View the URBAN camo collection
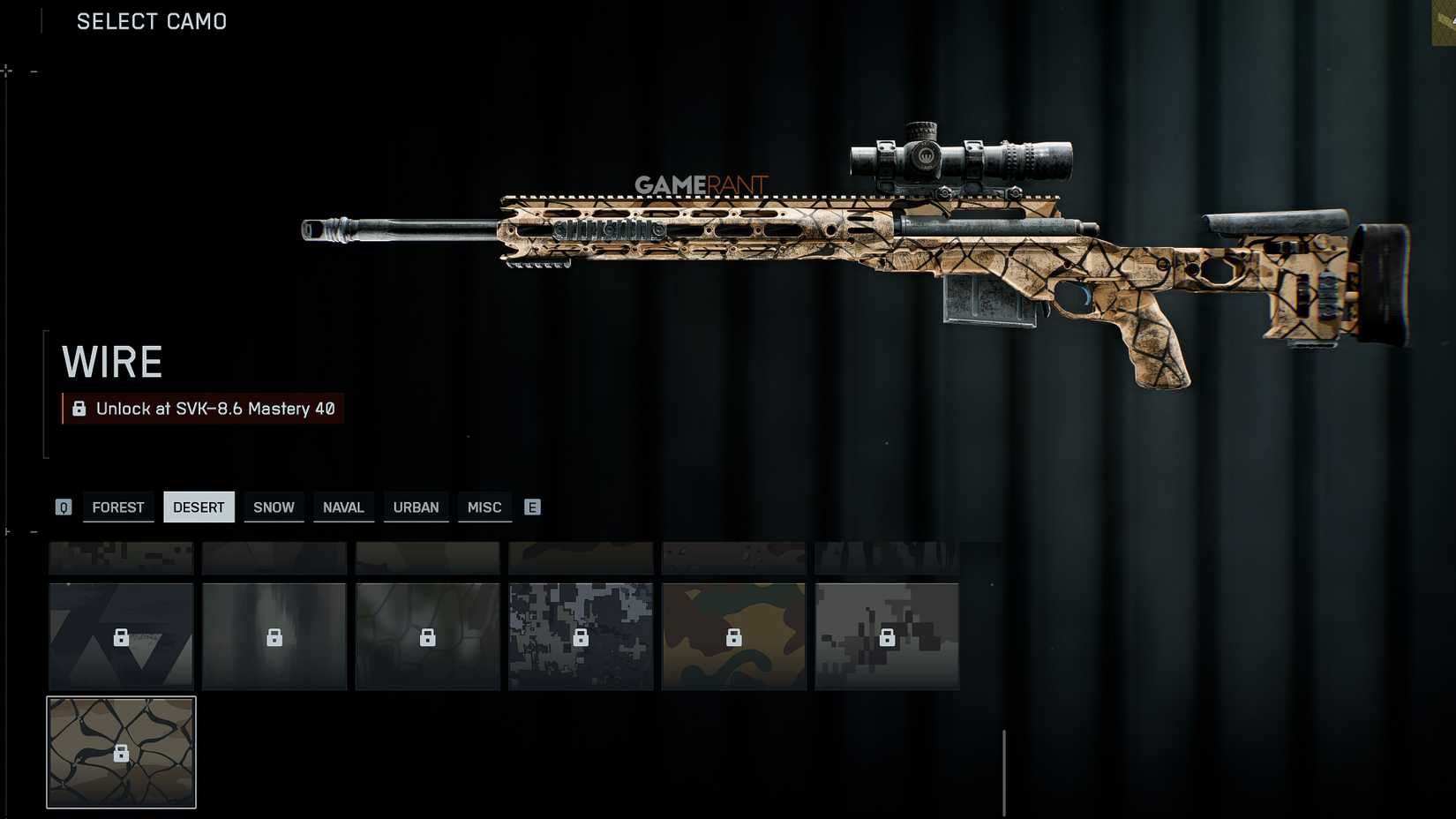Viewport: 1456px width, 819px height. coord(416,507)
